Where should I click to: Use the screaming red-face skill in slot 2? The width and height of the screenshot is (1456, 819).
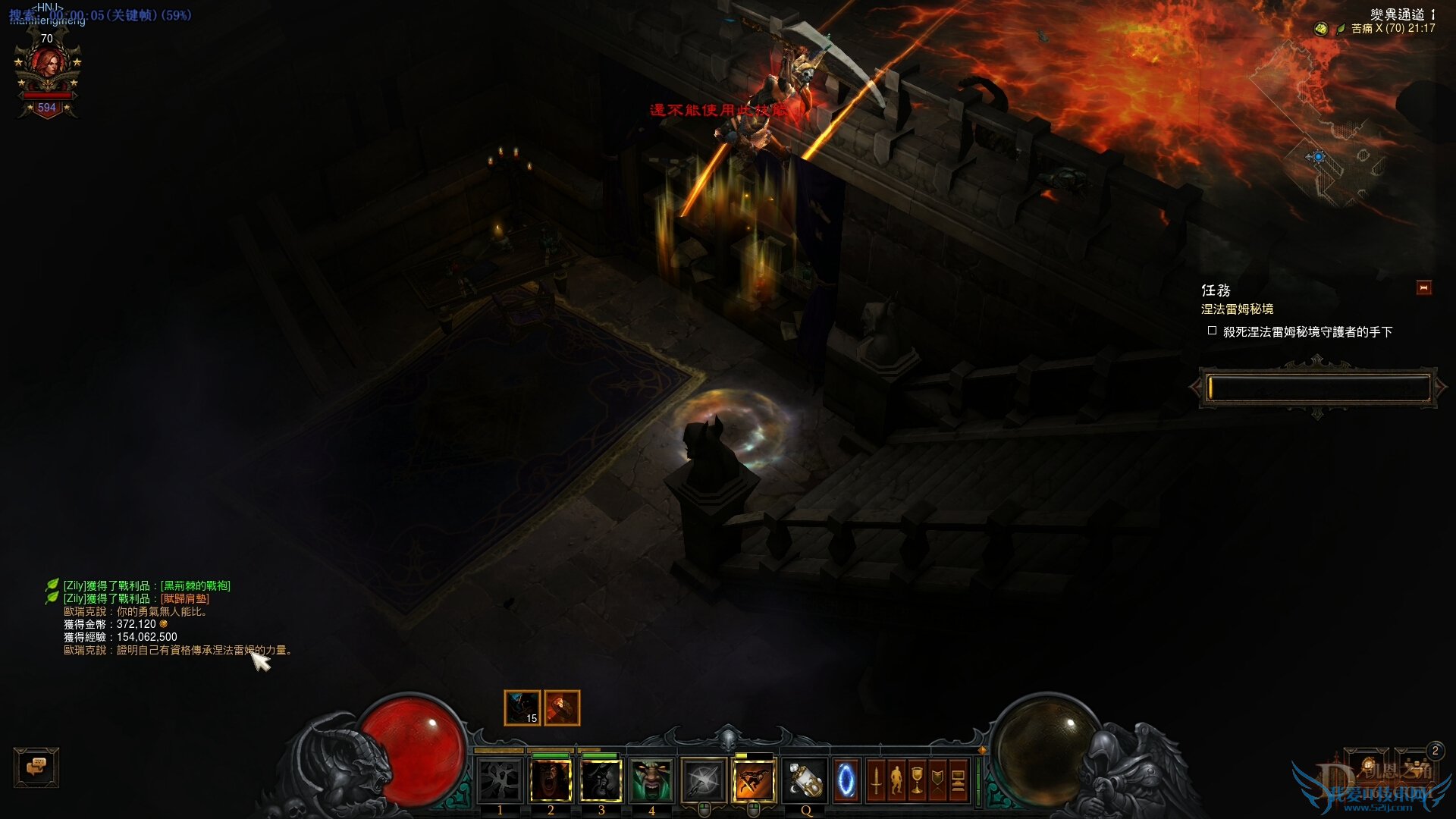(x=551, y=781)
